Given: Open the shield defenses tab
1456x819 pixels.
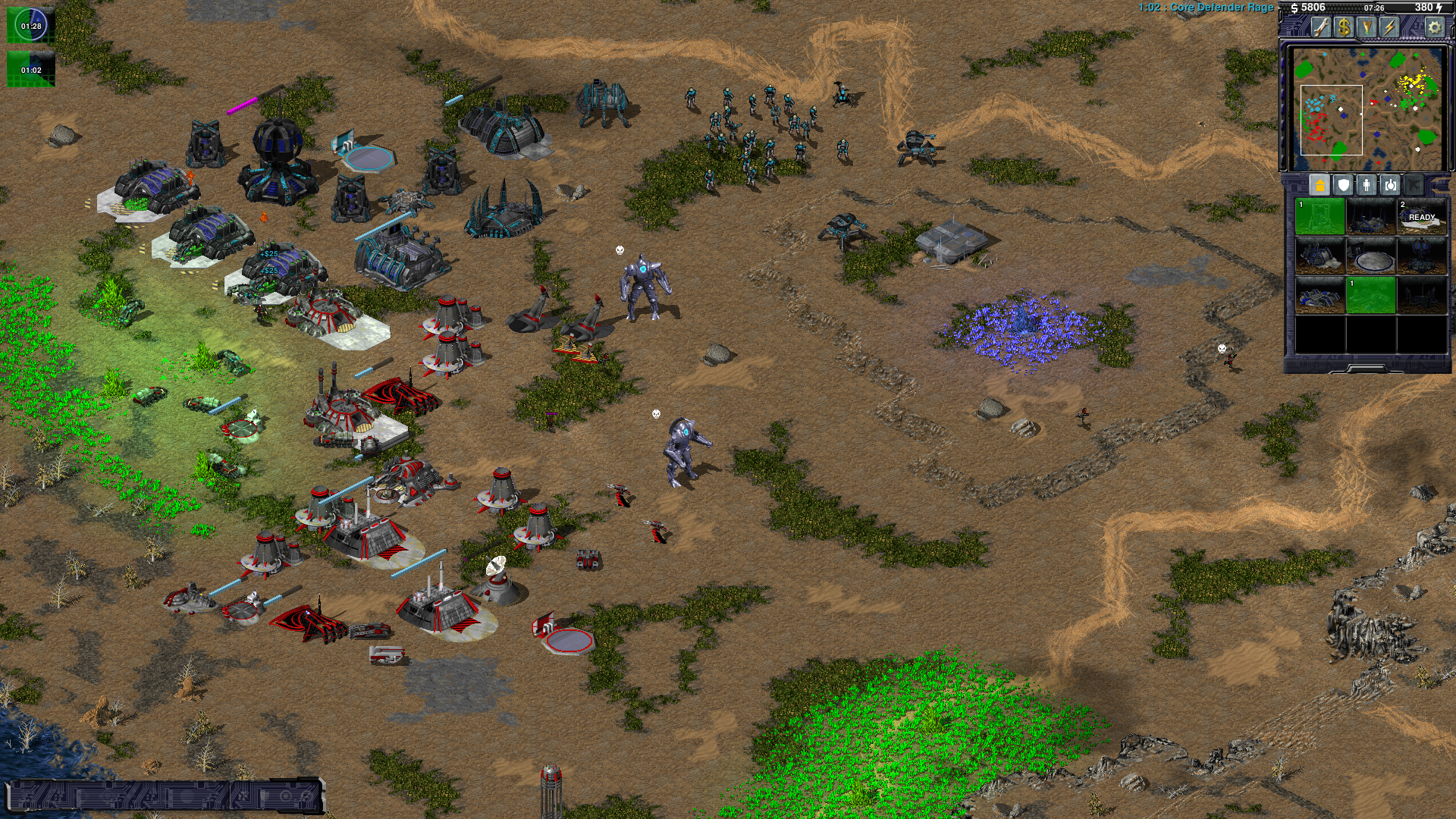Looking at the screenshot, I should click(x=1343, y=185).
